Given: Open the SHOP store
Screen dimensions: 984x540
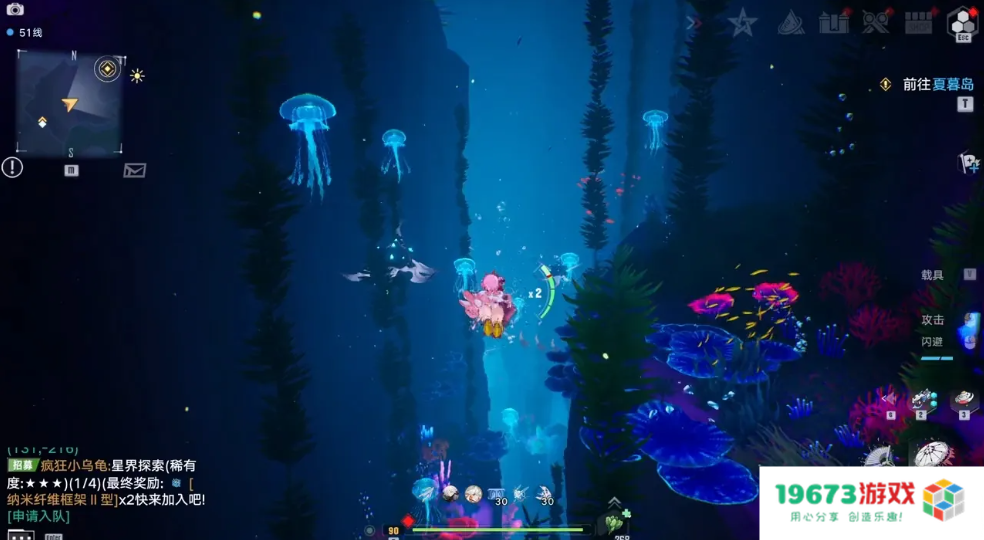Looking at the screenshot, I should pyautogui.click(x=919, y=22).
